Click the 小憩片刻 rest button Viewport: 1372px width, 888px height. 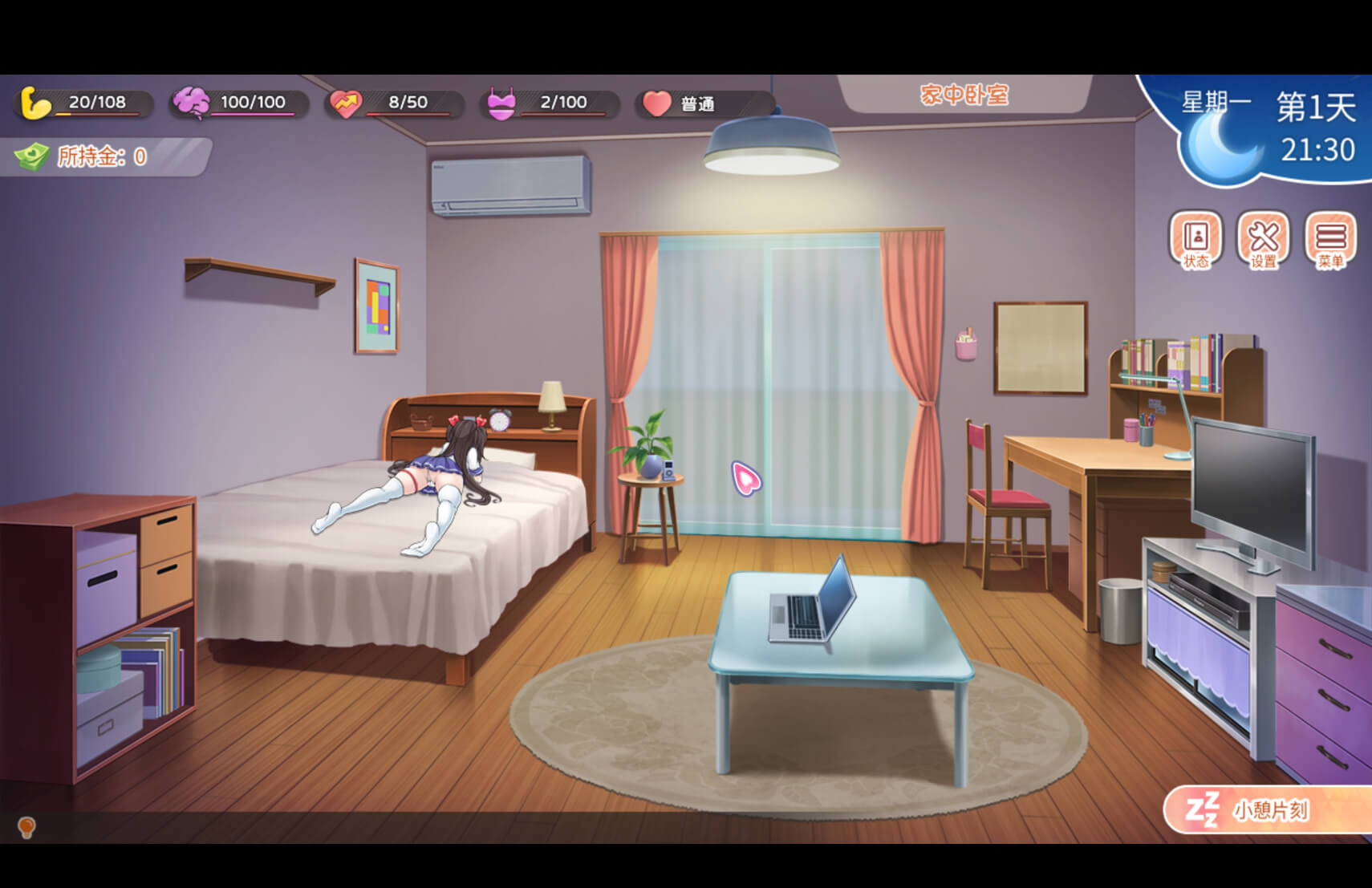tap(1268, 810)
